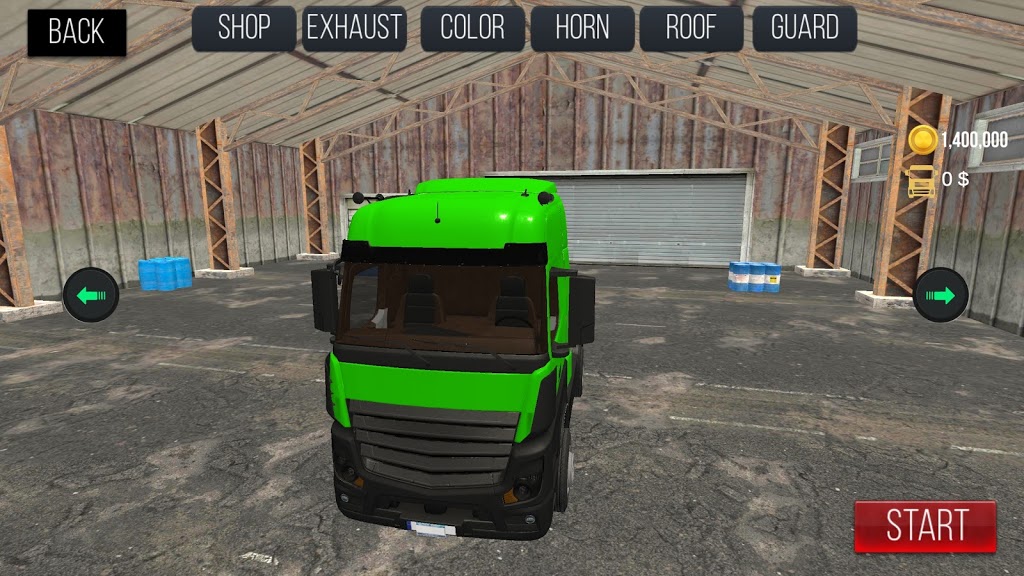Open the SHOP menu

(x=244, y=29)
